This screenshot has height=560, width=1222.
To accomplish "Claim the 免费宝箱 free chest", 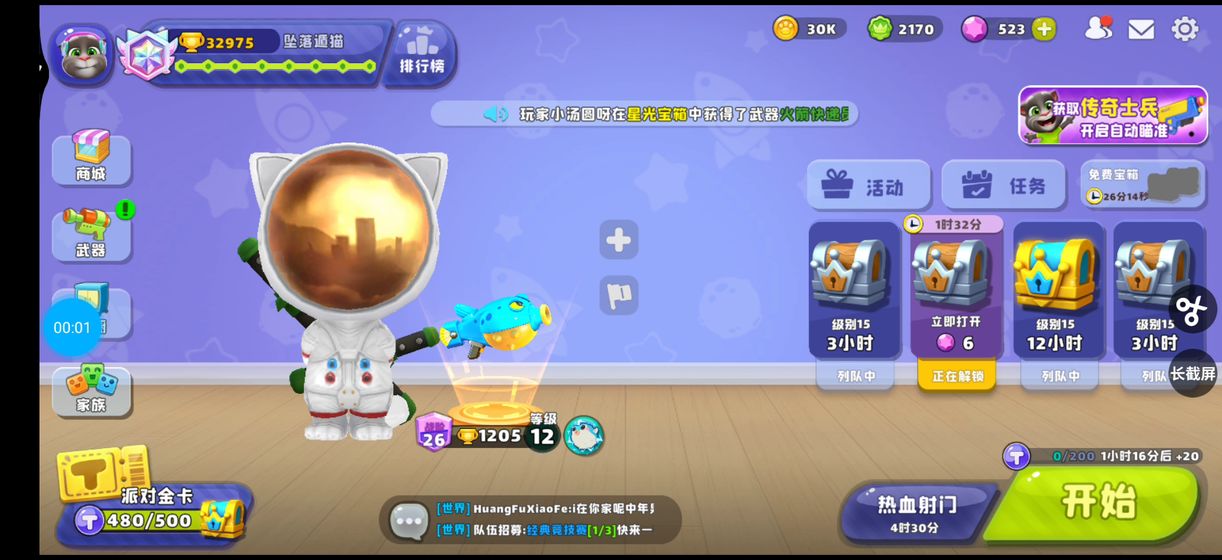I will pos(1141,185).
